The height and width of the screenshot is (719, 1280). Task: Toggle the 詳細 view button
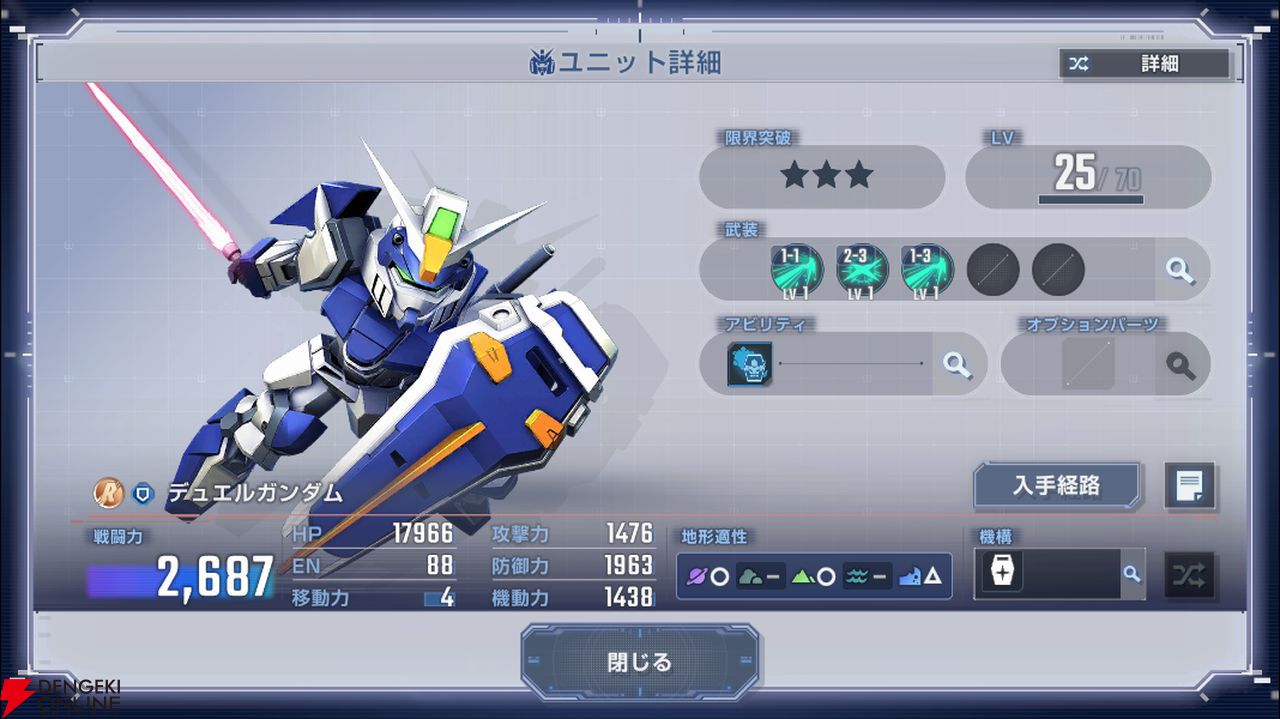point(1145,64)
